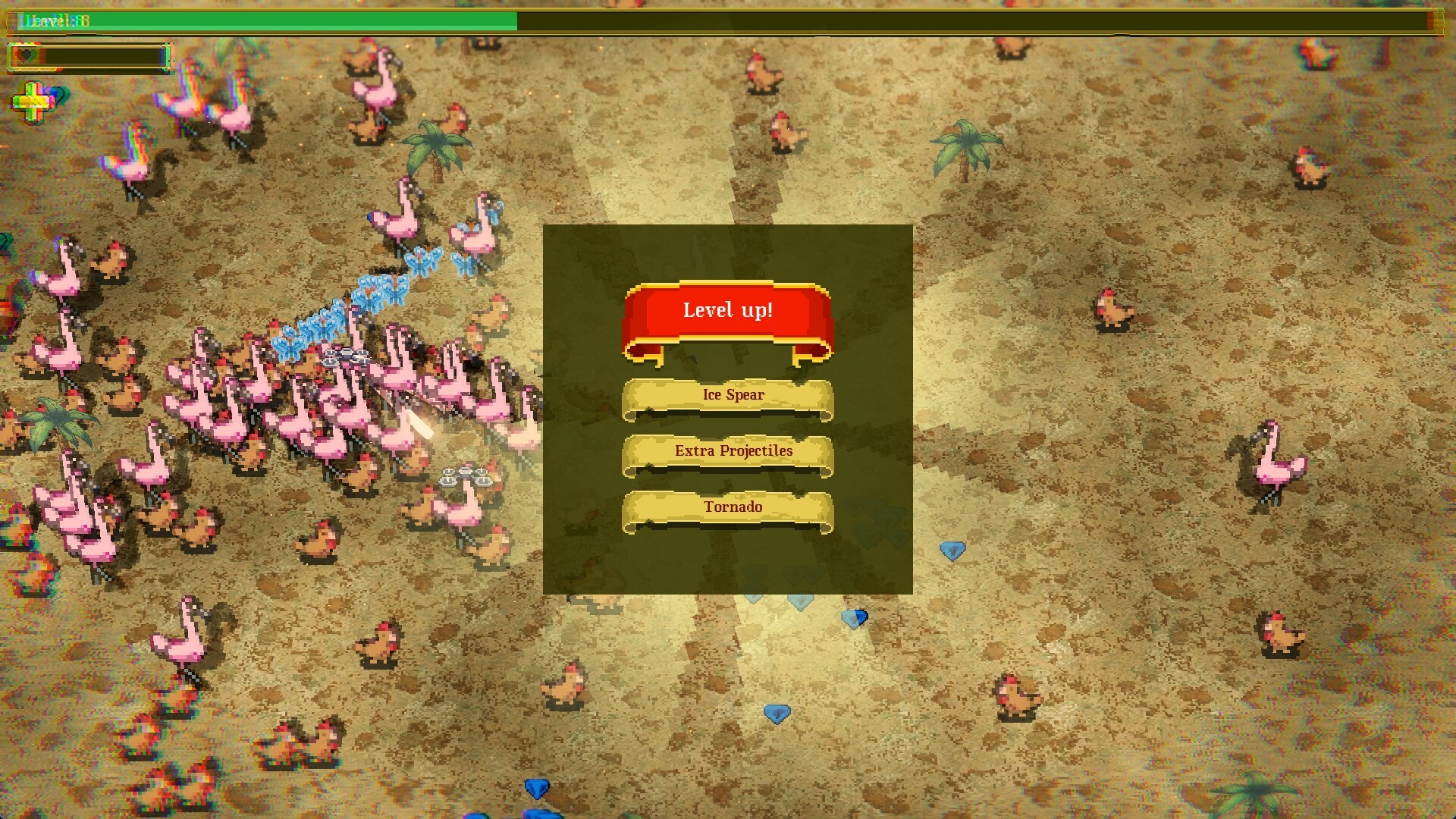
Task: Click the empty health bar frame
Action: pos(106,55)
